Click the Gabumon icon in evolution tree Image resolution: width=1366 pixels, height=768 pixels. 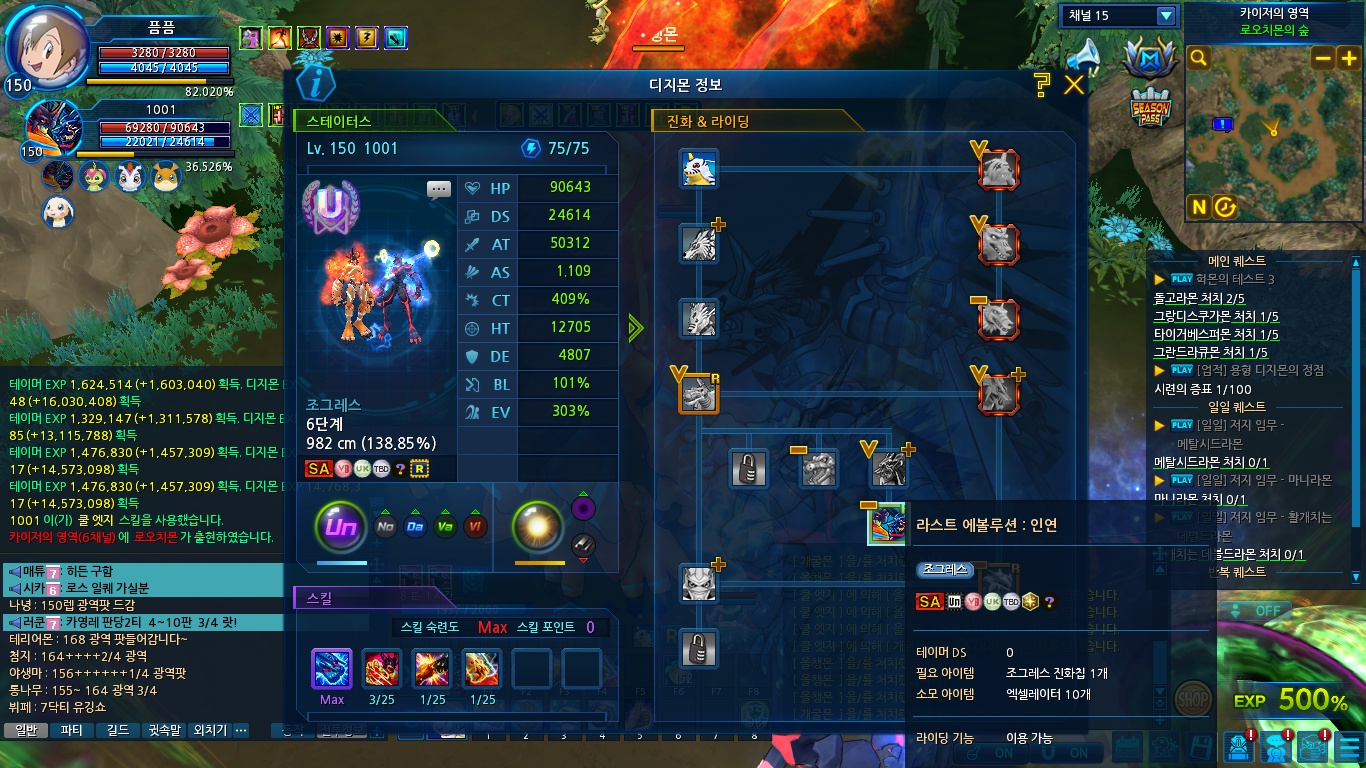[x=699, y=168]
